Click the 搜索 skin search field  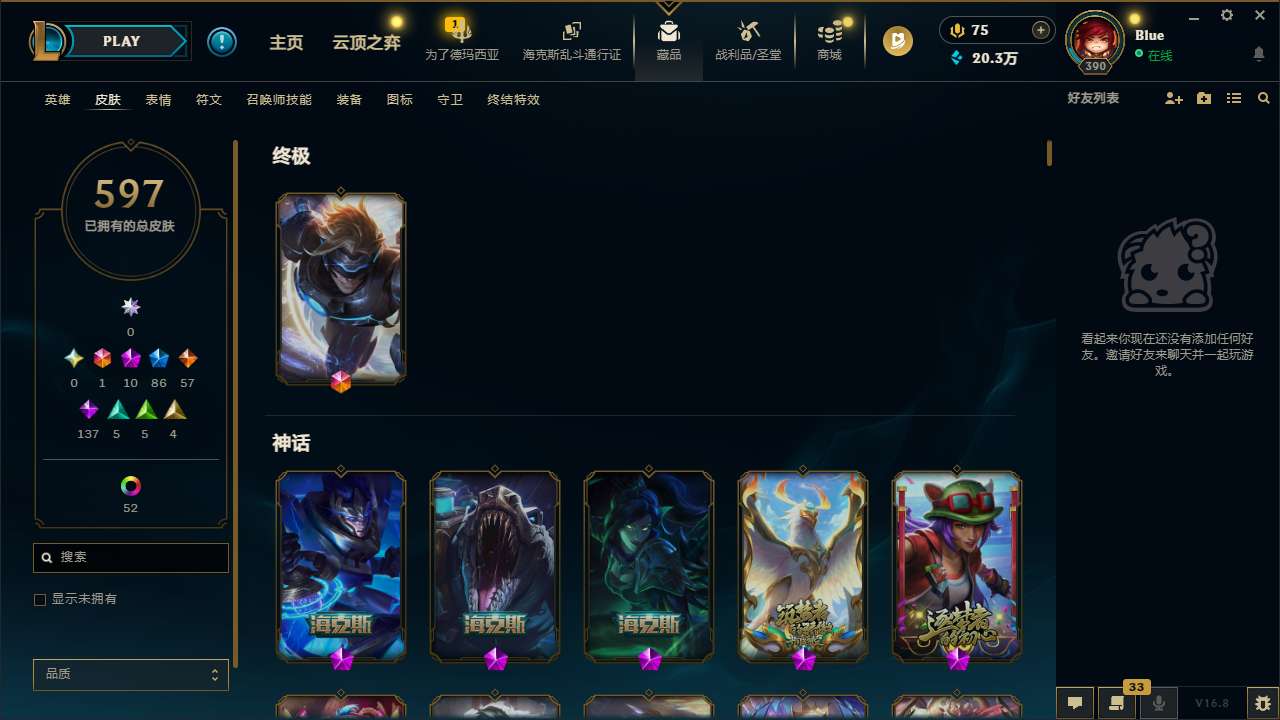coord(130,557)
